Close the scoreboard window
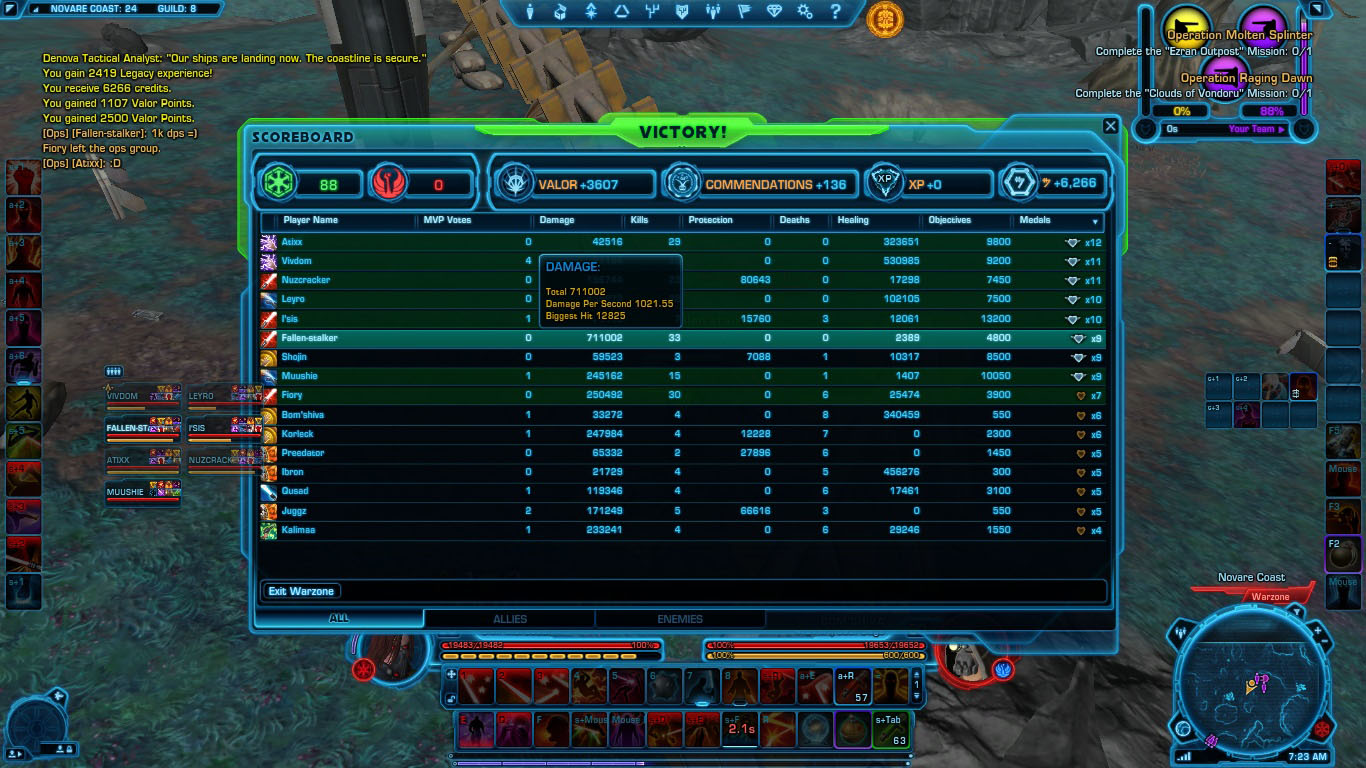This screenshot has width=1366, height=768. coord(1110,126)
